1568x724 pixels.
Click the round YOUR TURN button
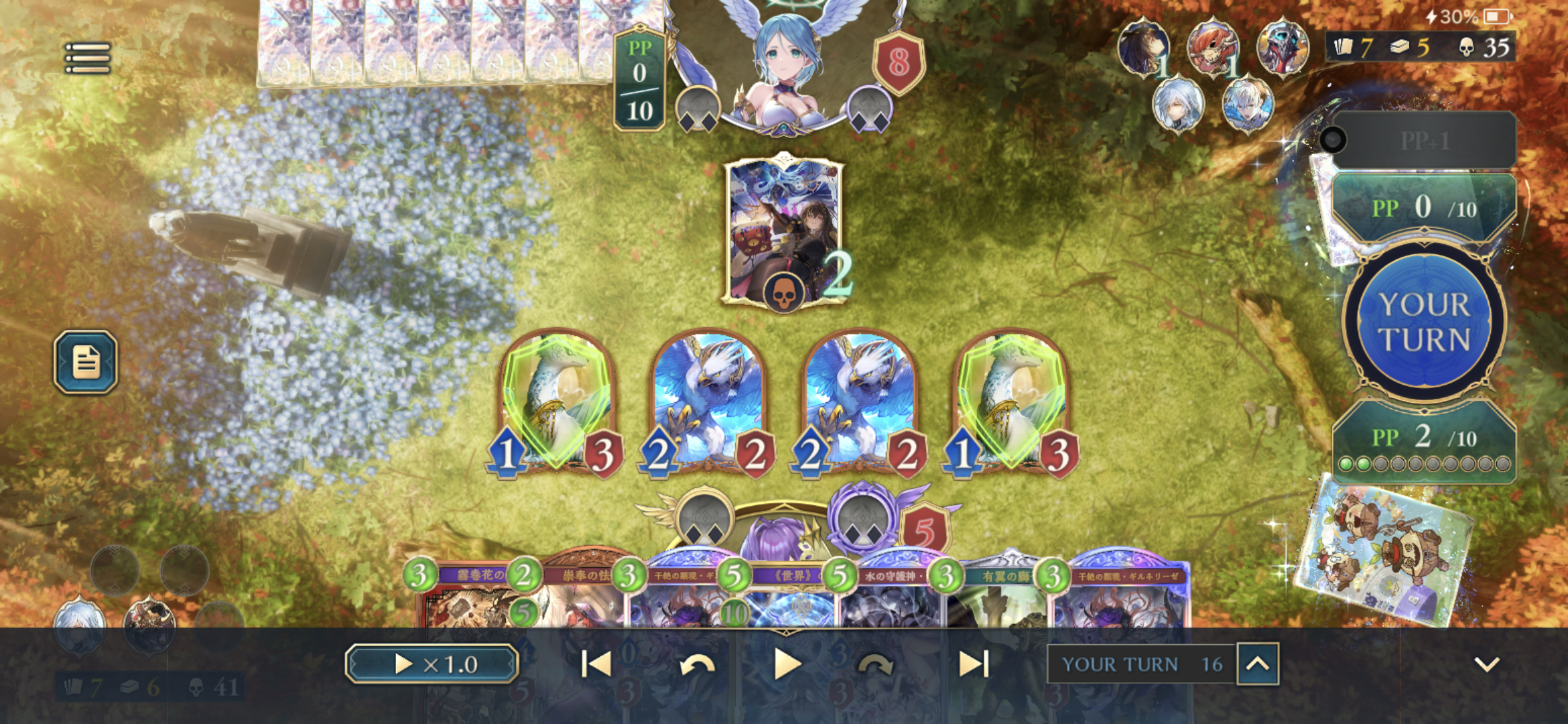click(x=1425, y=322)
